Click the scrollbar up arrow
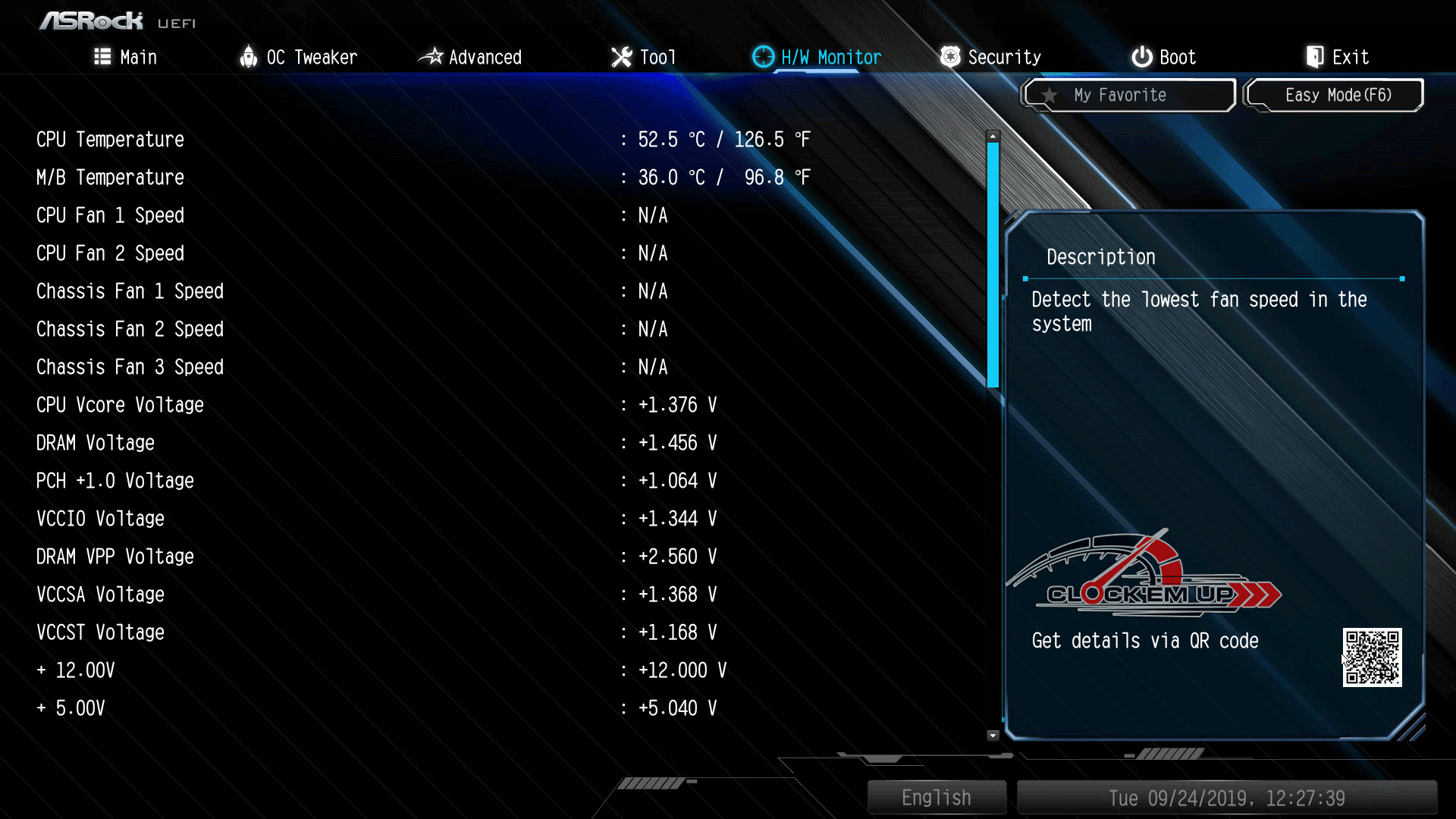Screen dimensions: 1456x819 point(993,136)
